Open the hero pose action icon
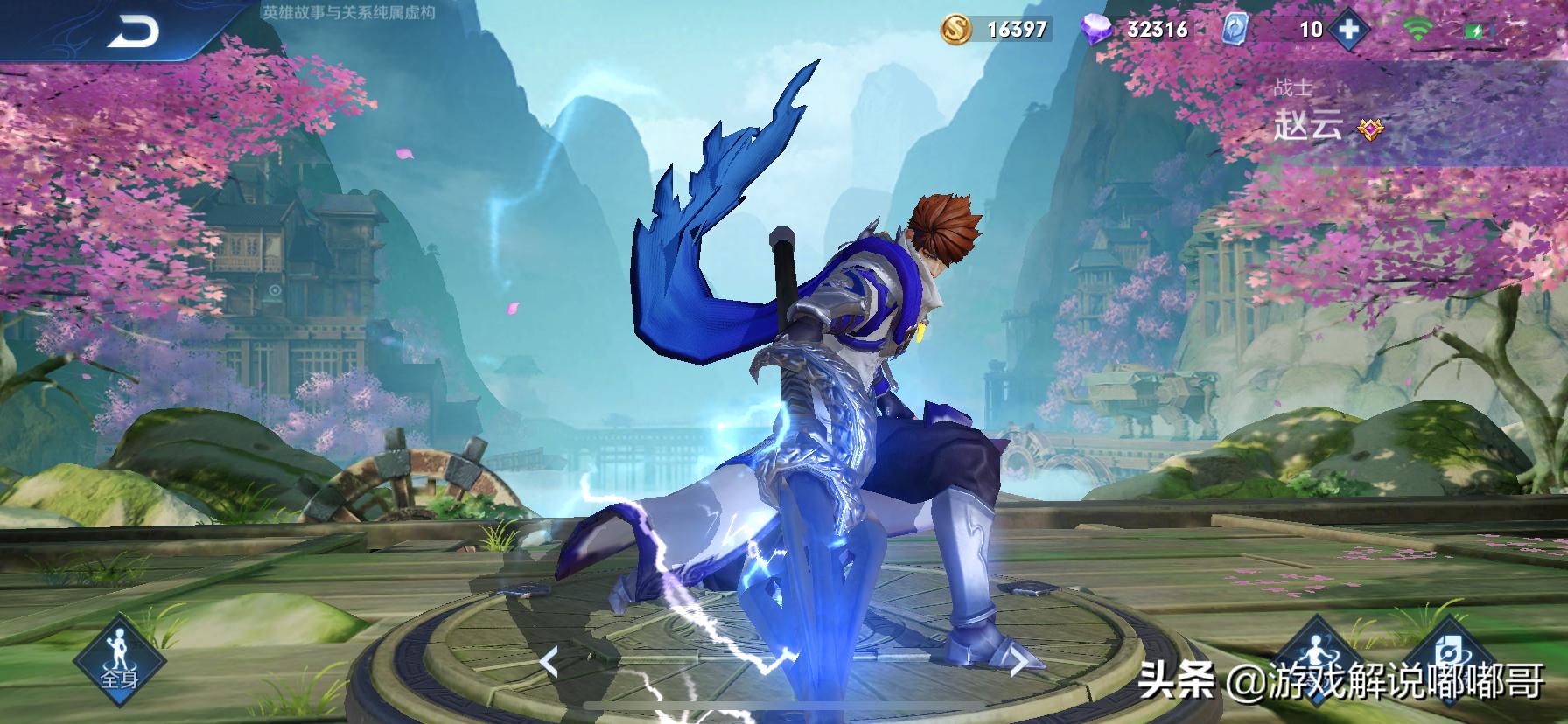 click(1313, 656)
